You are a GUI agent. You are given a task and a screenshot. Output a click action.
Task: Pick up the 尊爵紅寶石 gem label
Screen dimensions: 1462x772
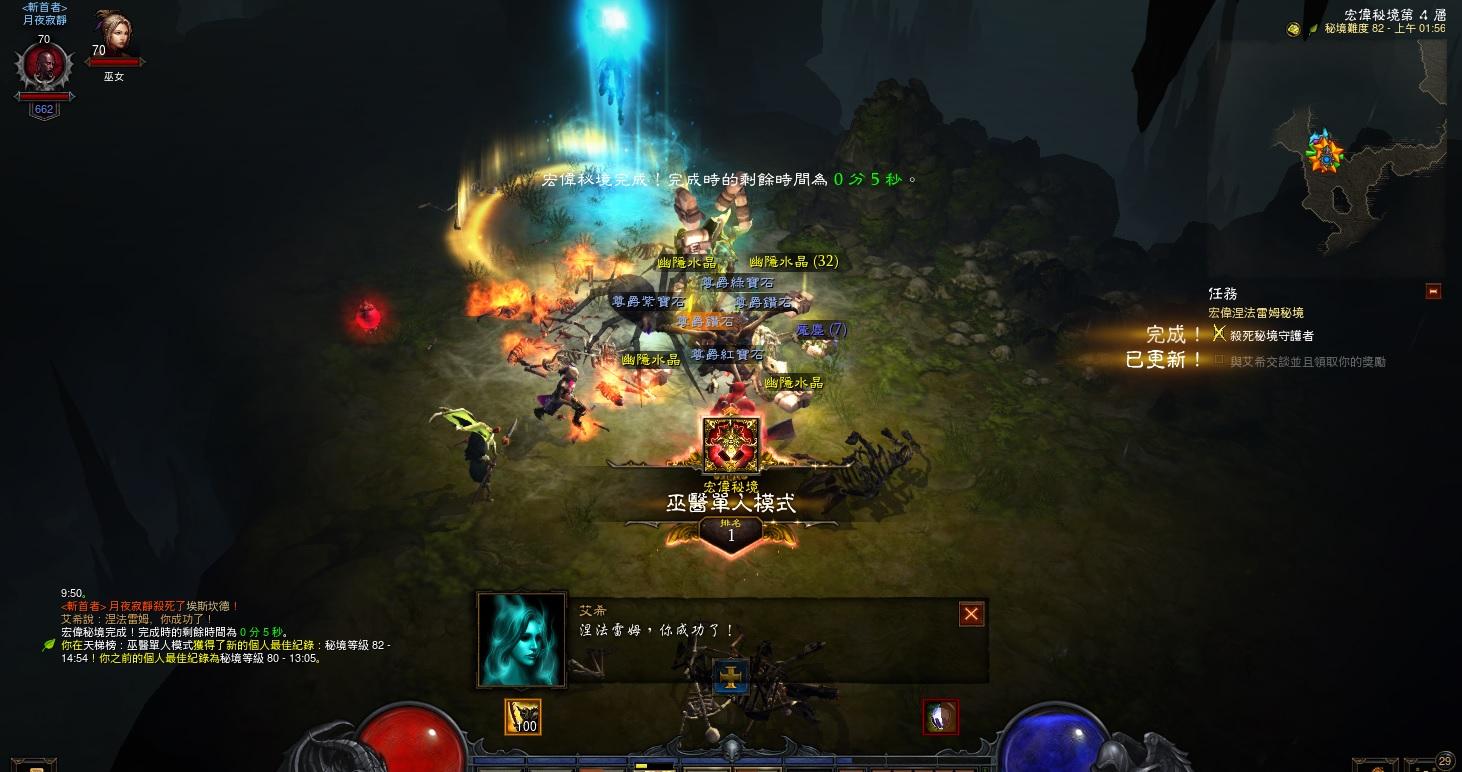click(727, 355)
